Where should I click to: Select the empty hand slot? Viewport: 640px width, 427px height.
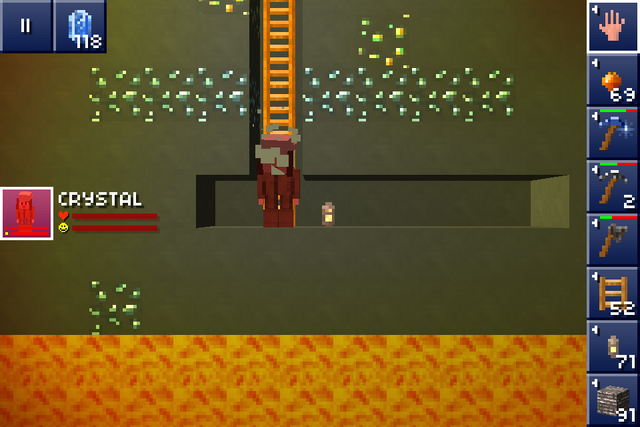(x=612, y=26)
